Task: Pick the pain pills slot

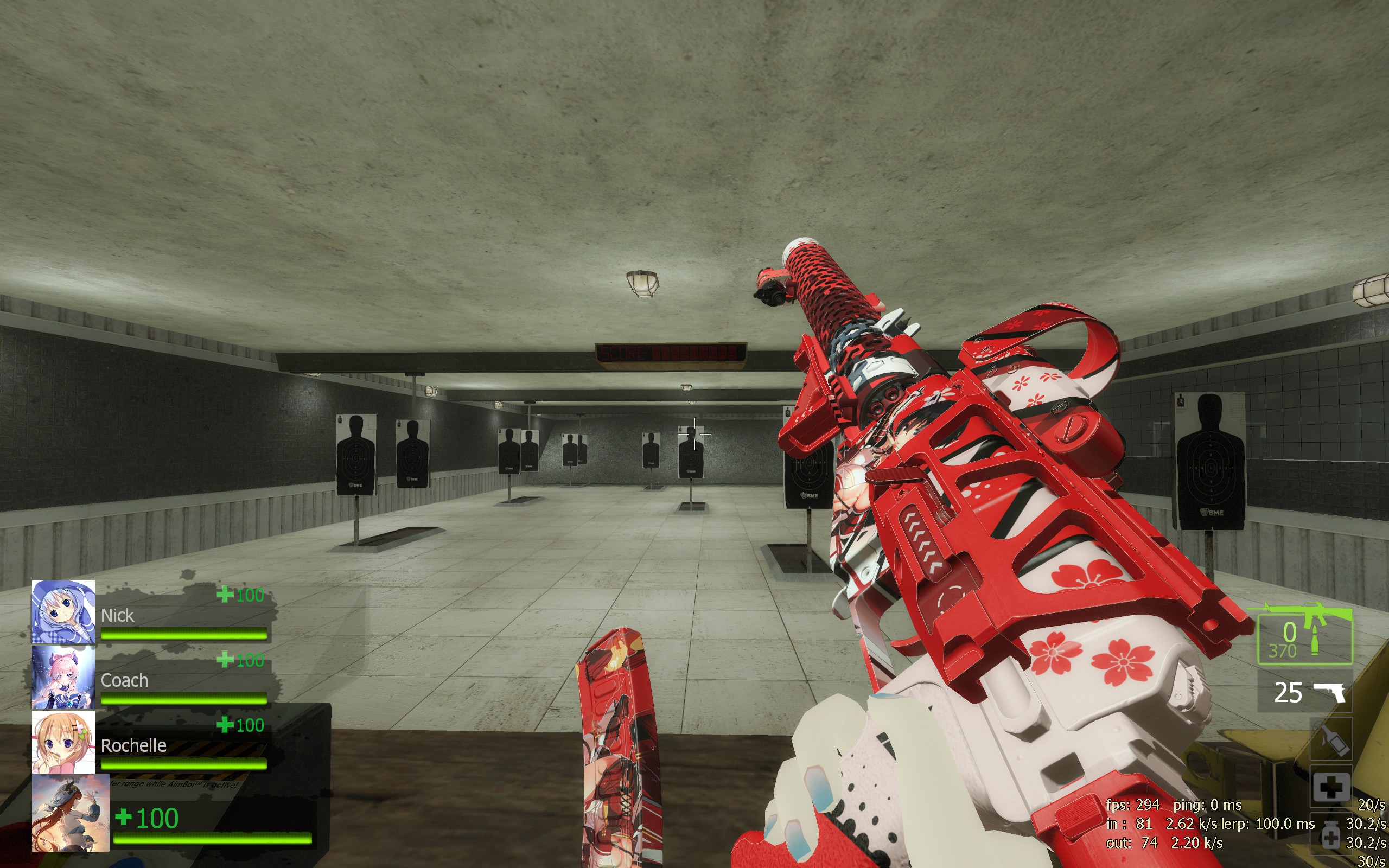Action: point(1330,836)
